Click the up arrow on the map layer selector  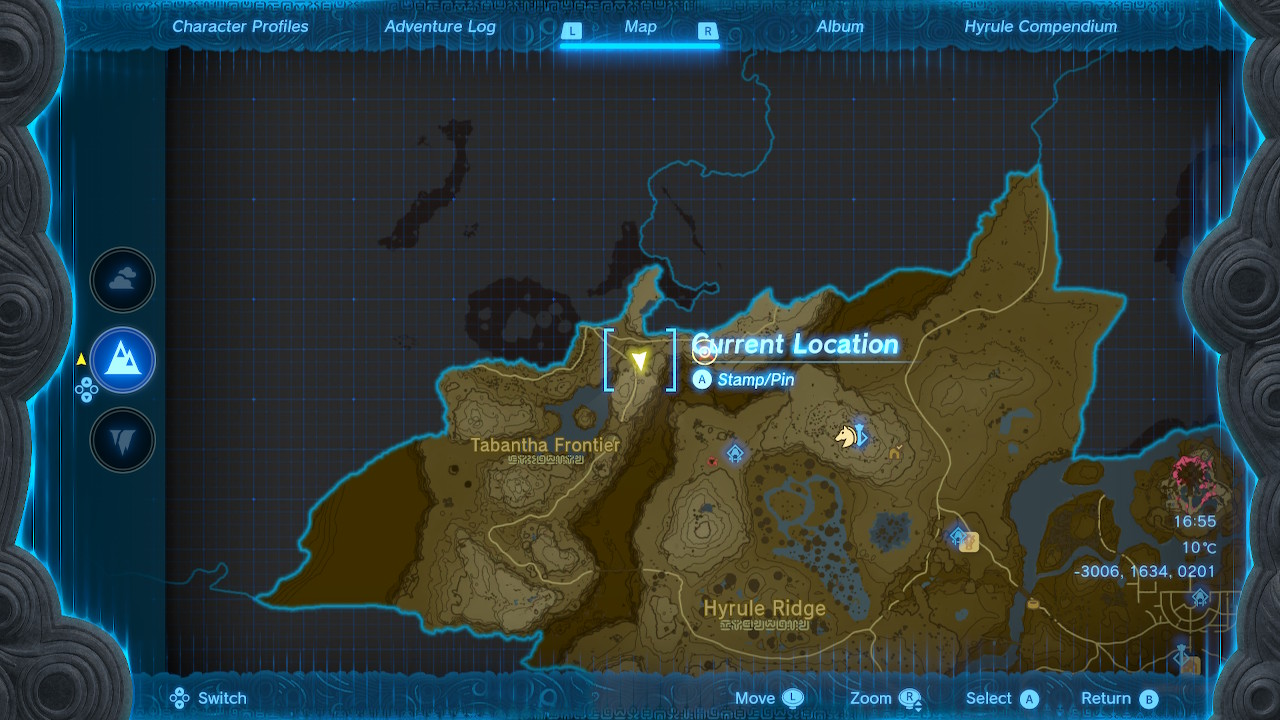click(x=87, y=382)
